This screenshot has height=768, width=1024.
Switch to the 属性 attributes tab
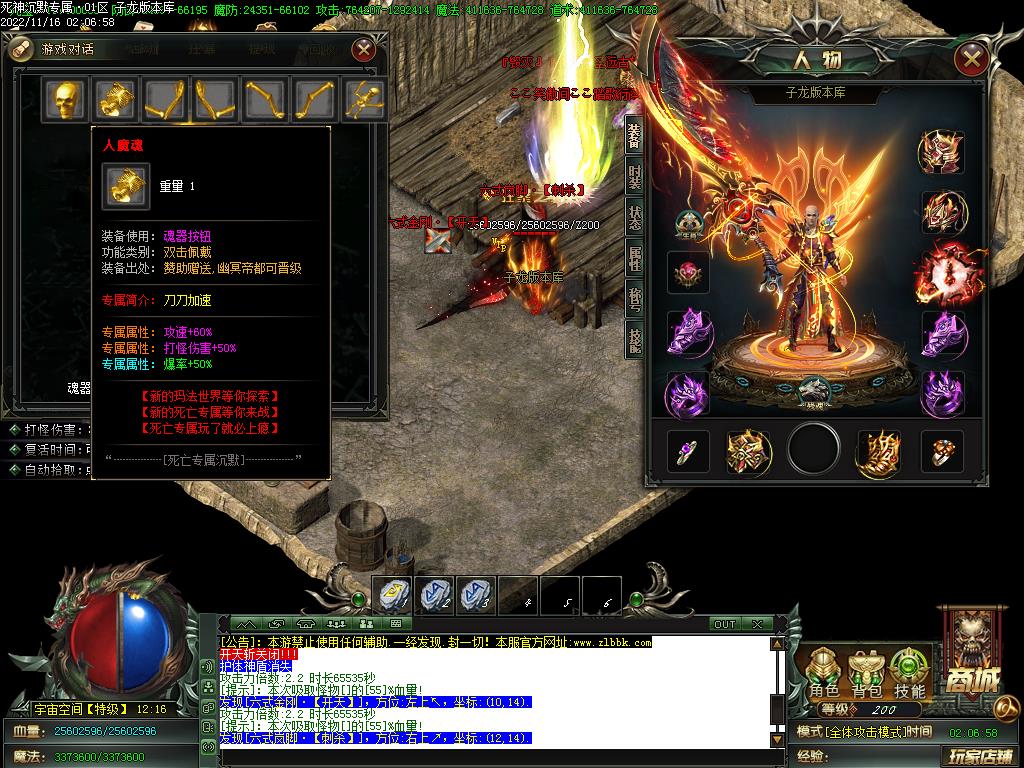pos(634,259)
